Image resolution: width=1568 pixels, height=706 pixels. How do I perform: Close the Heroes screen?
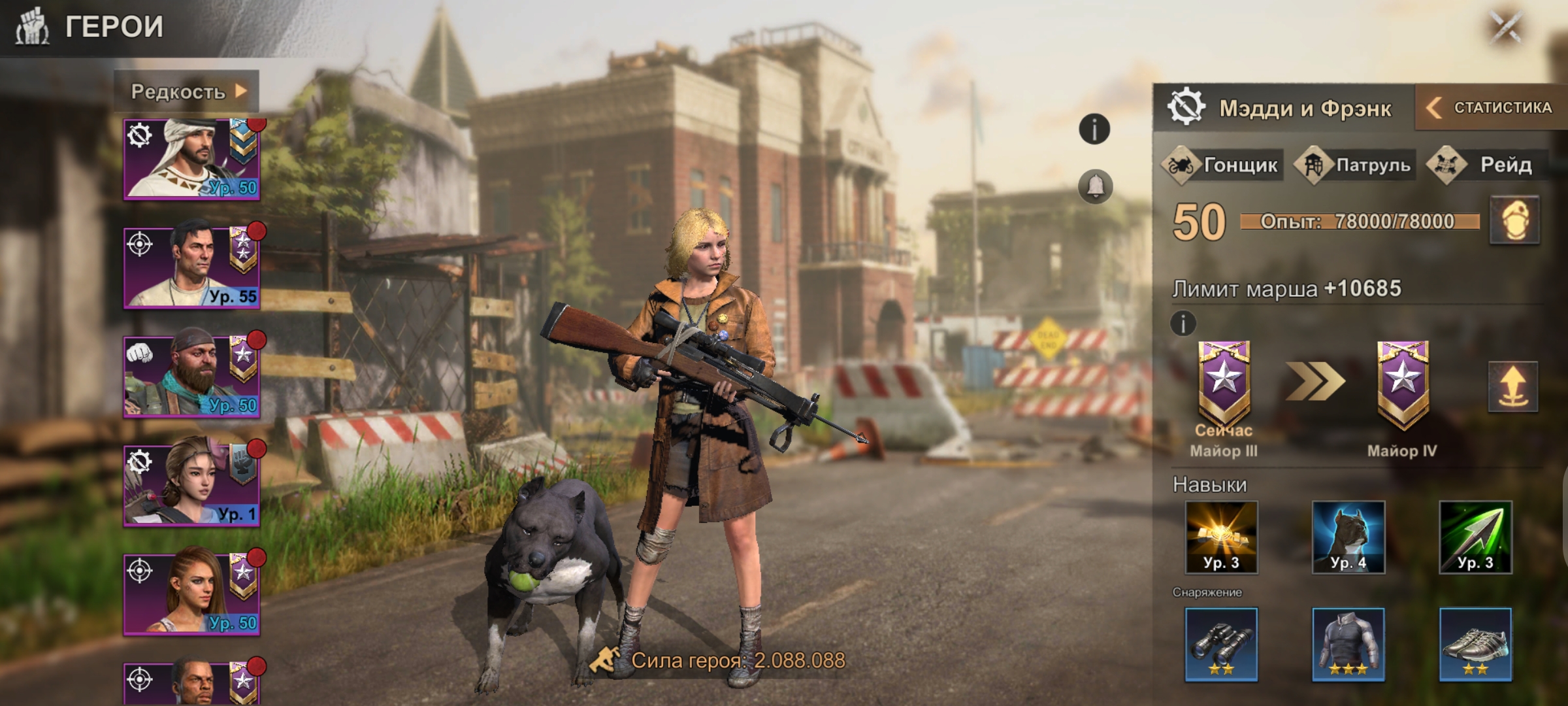click(1506, 27)
